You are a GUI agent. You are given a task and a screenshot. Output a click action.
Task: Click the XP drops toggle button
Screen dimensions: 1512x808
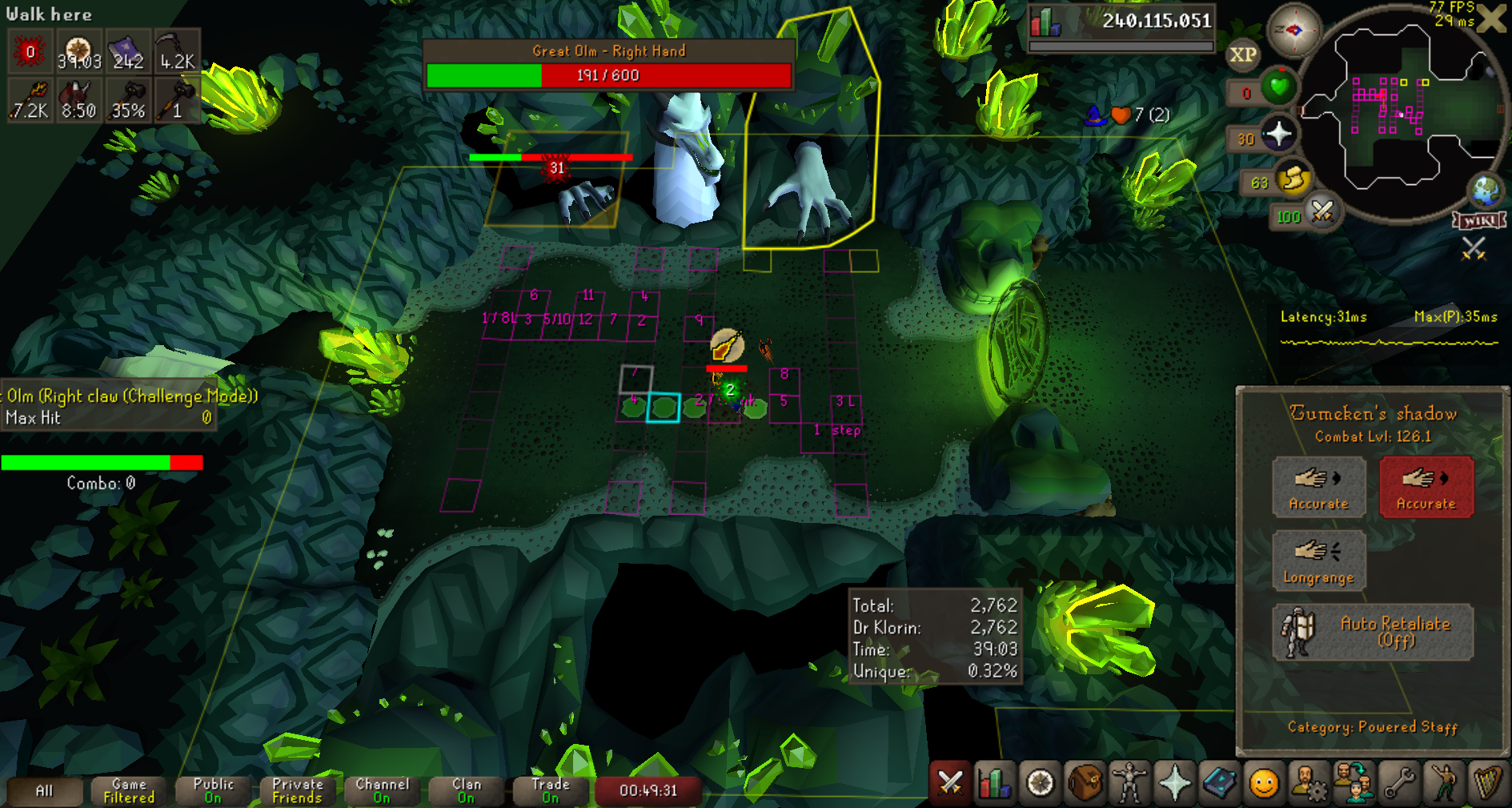(1242, 55)
